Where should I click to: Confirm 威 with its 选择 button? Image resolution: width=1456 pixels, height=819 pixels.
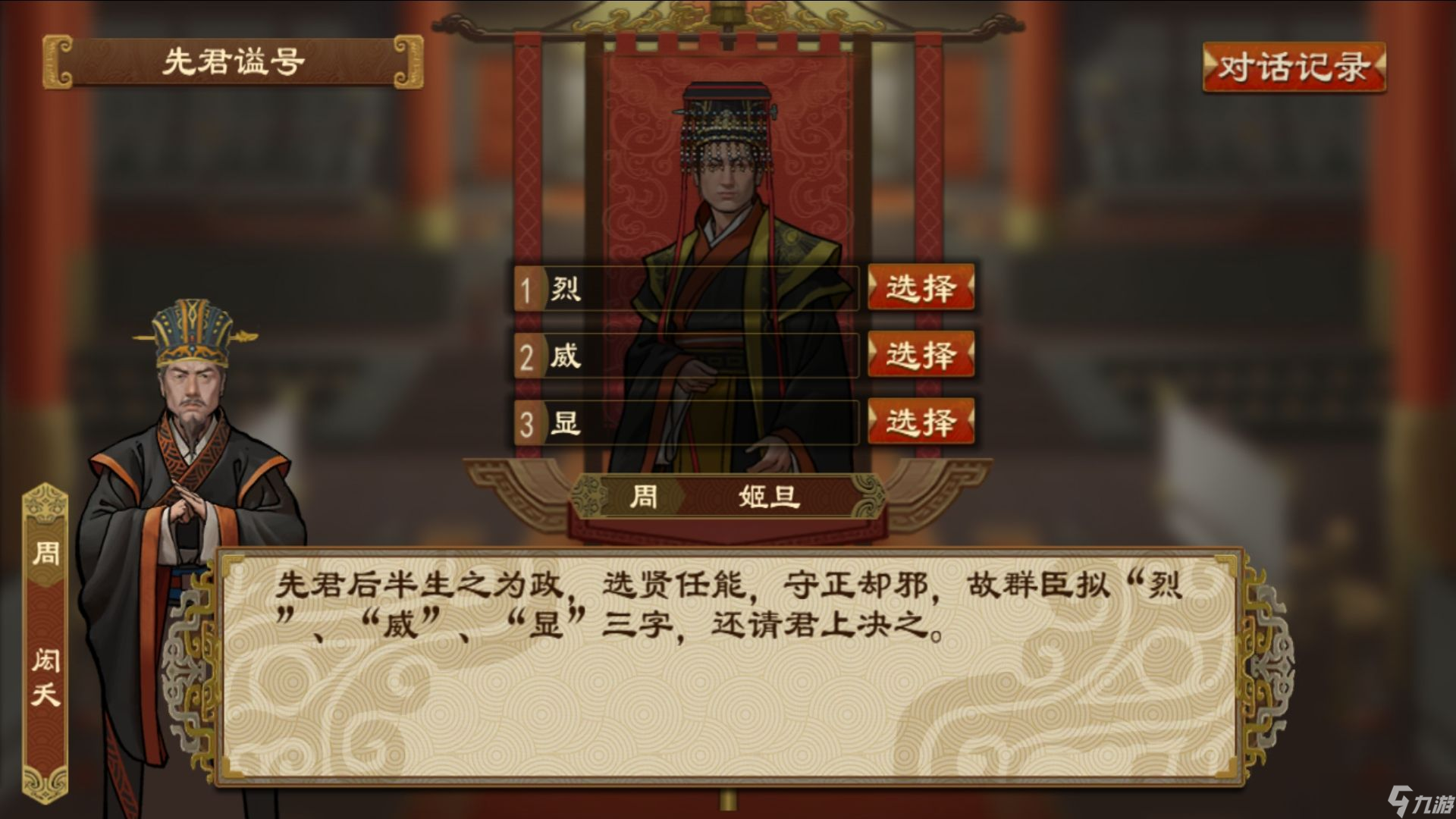(x=920, y=355)
